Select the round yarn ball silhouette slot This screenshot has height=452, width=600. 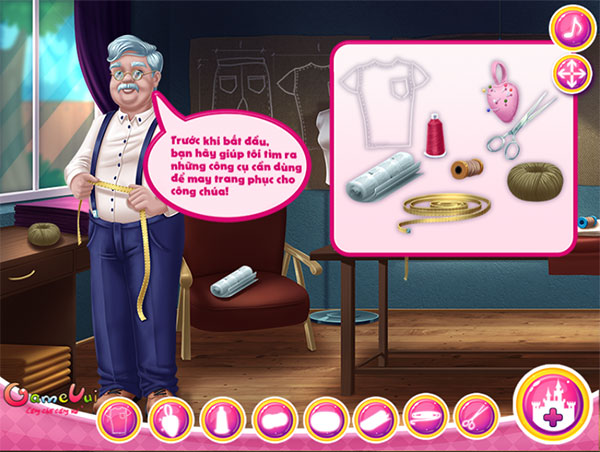[x=323, y=418]
